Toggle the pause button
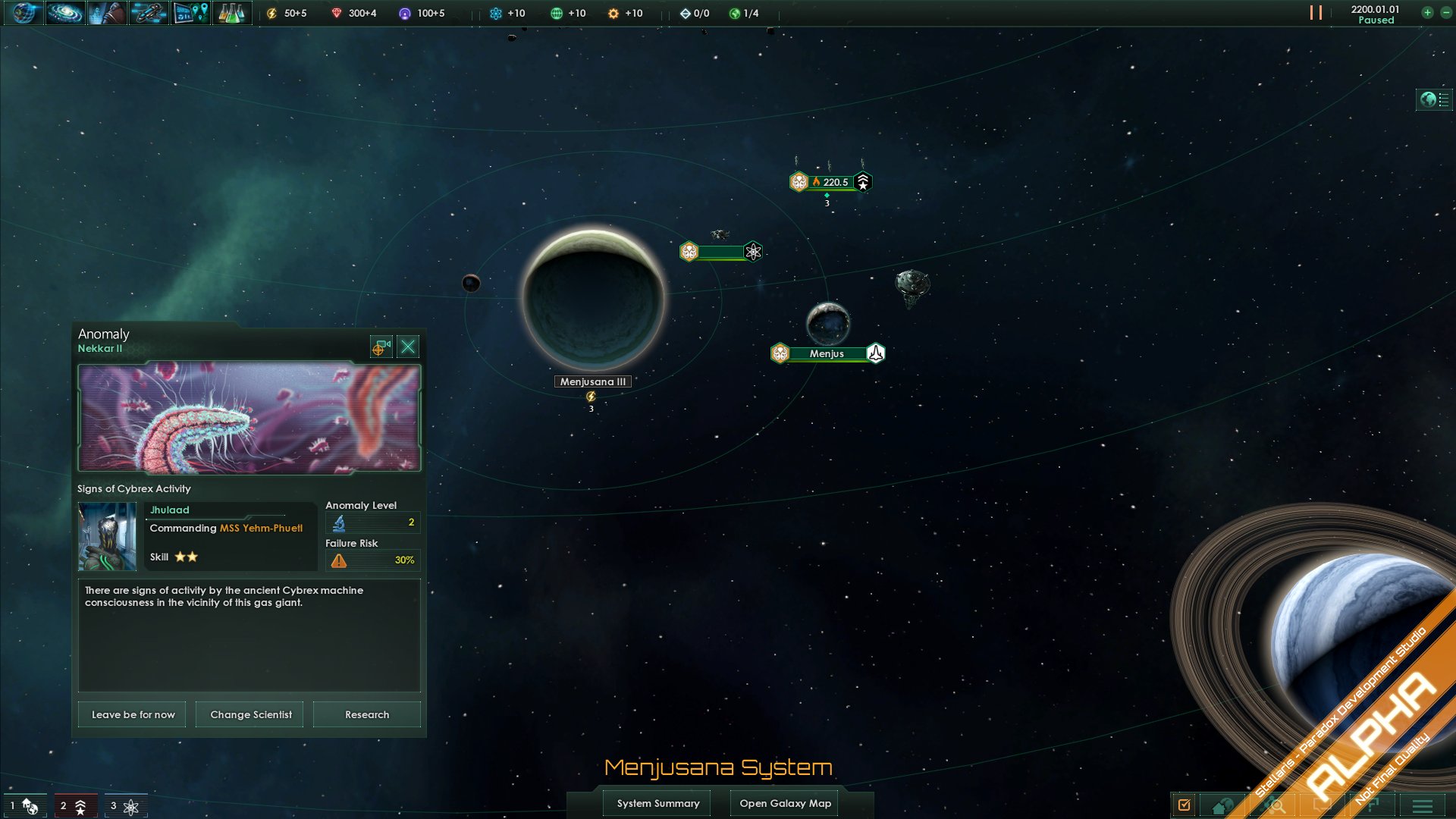Screen dimensions: 1456x819 [1316, 13]
